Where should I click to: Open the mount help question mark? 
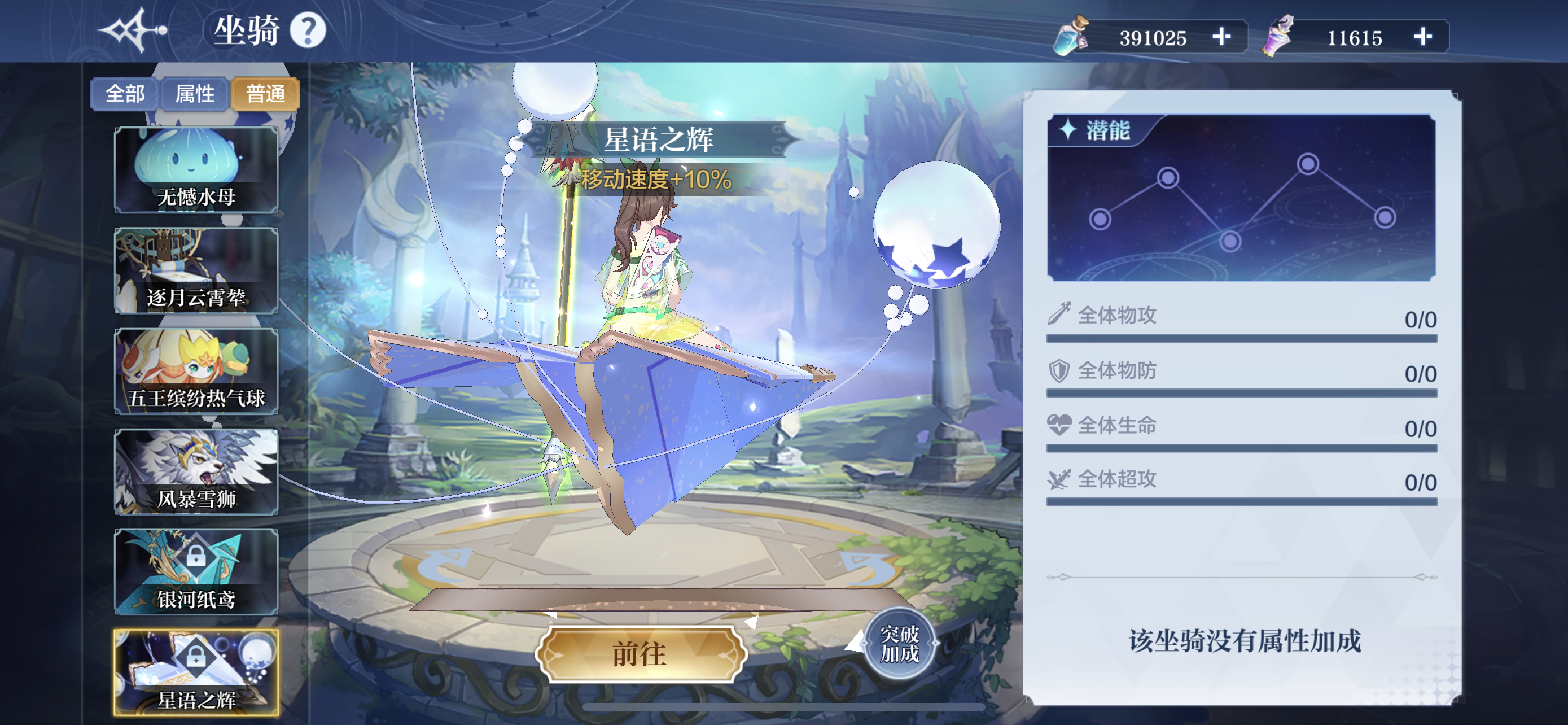coord(308,30)
